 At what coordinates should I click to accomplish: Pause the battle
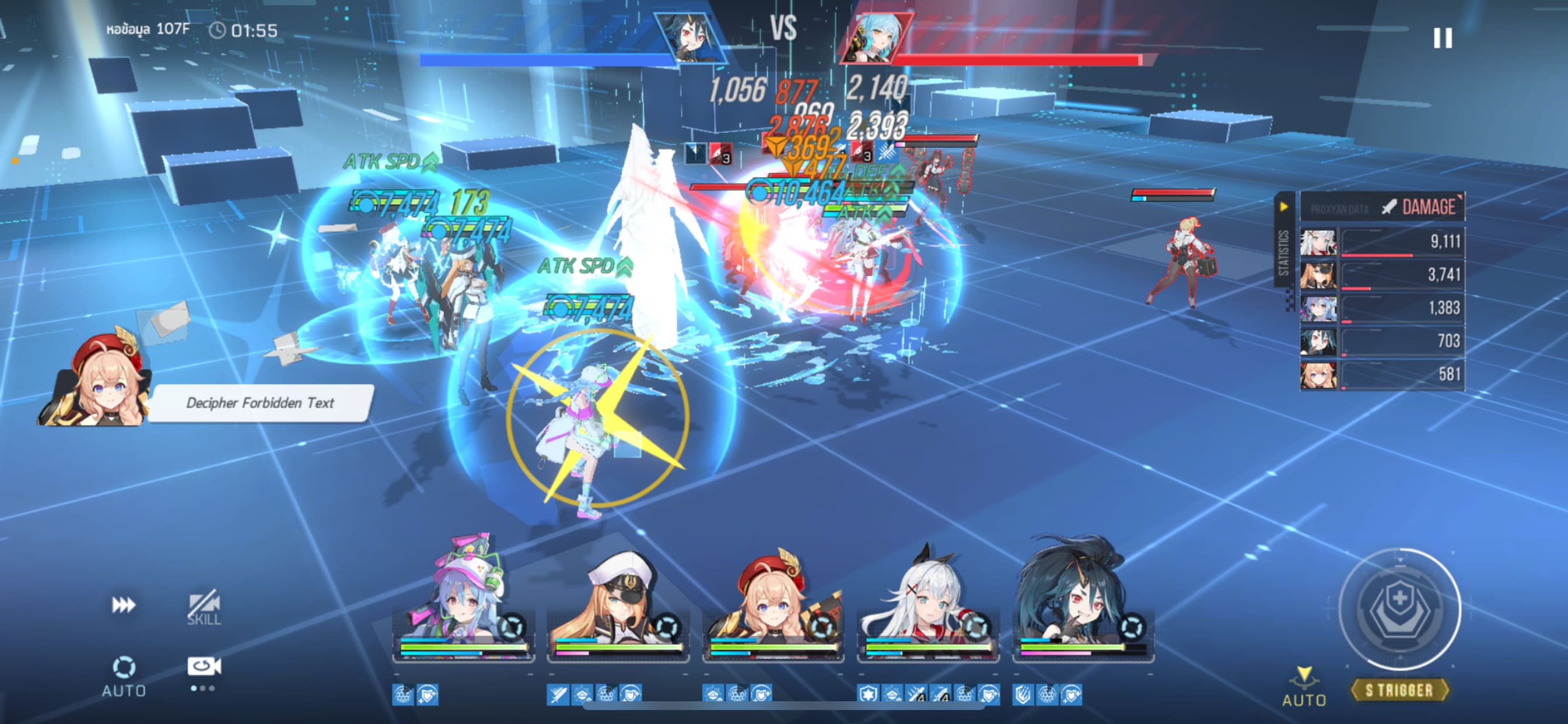click(1442, 38)
